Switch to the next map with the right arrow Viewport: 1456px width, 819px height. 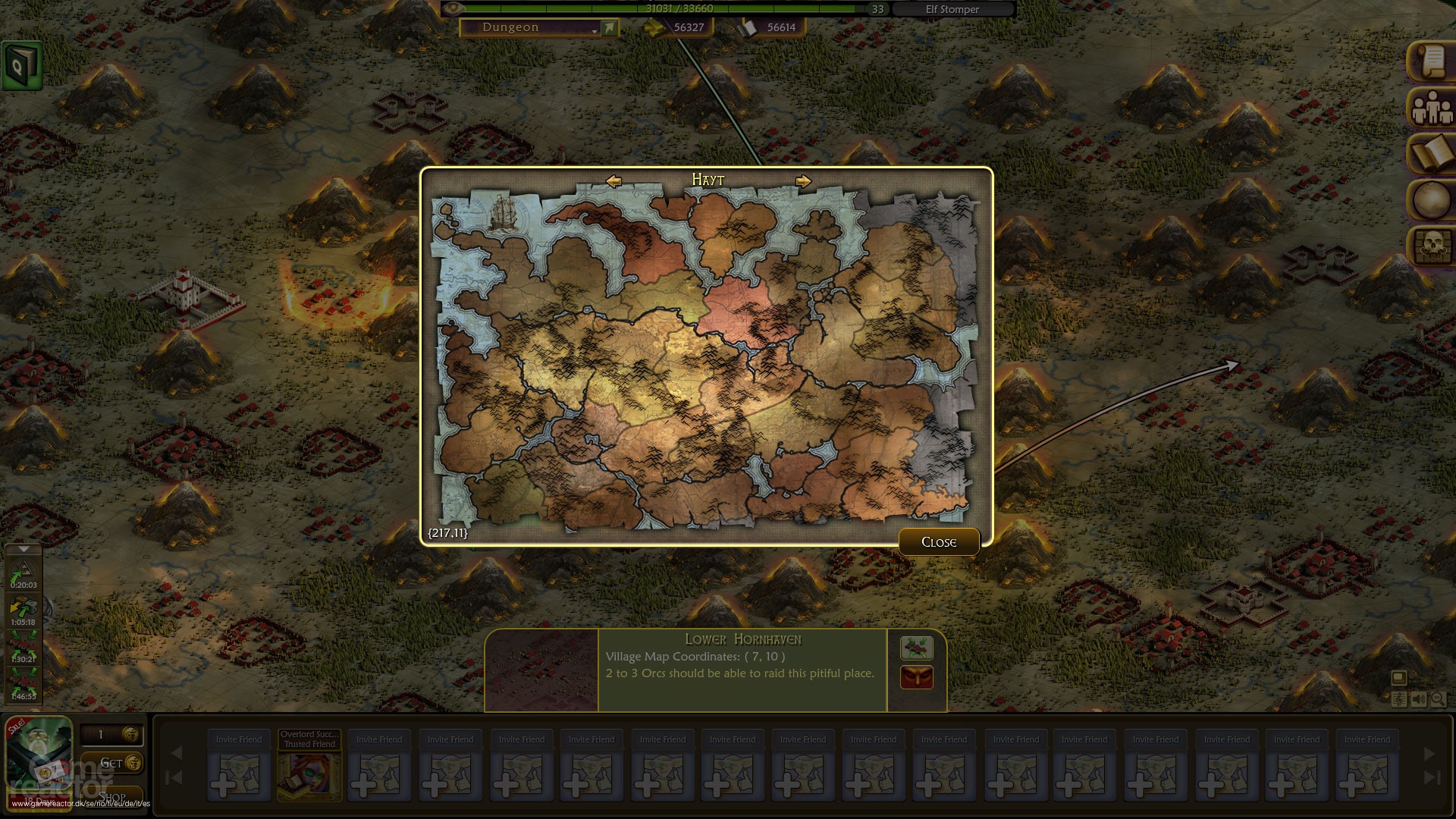[x=804, y=180]
